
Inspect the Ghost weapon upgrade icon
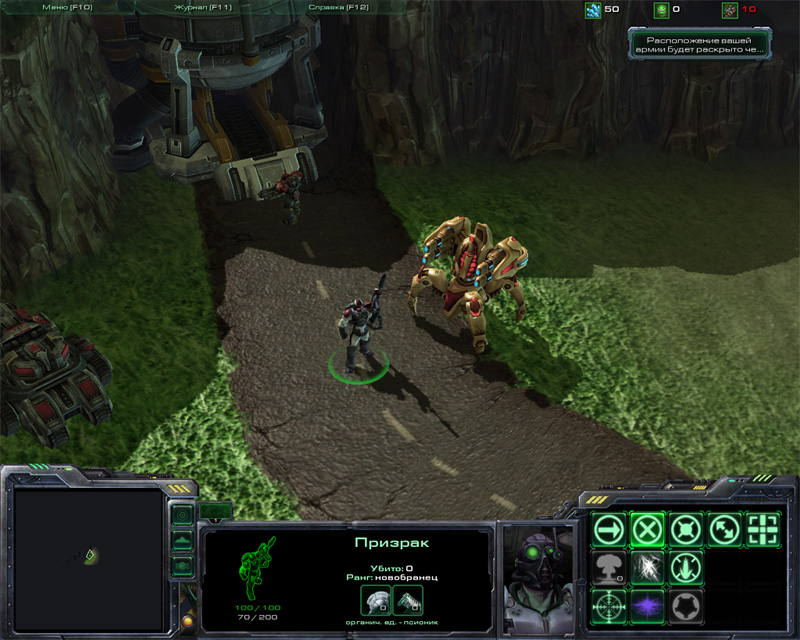(408, 600)
